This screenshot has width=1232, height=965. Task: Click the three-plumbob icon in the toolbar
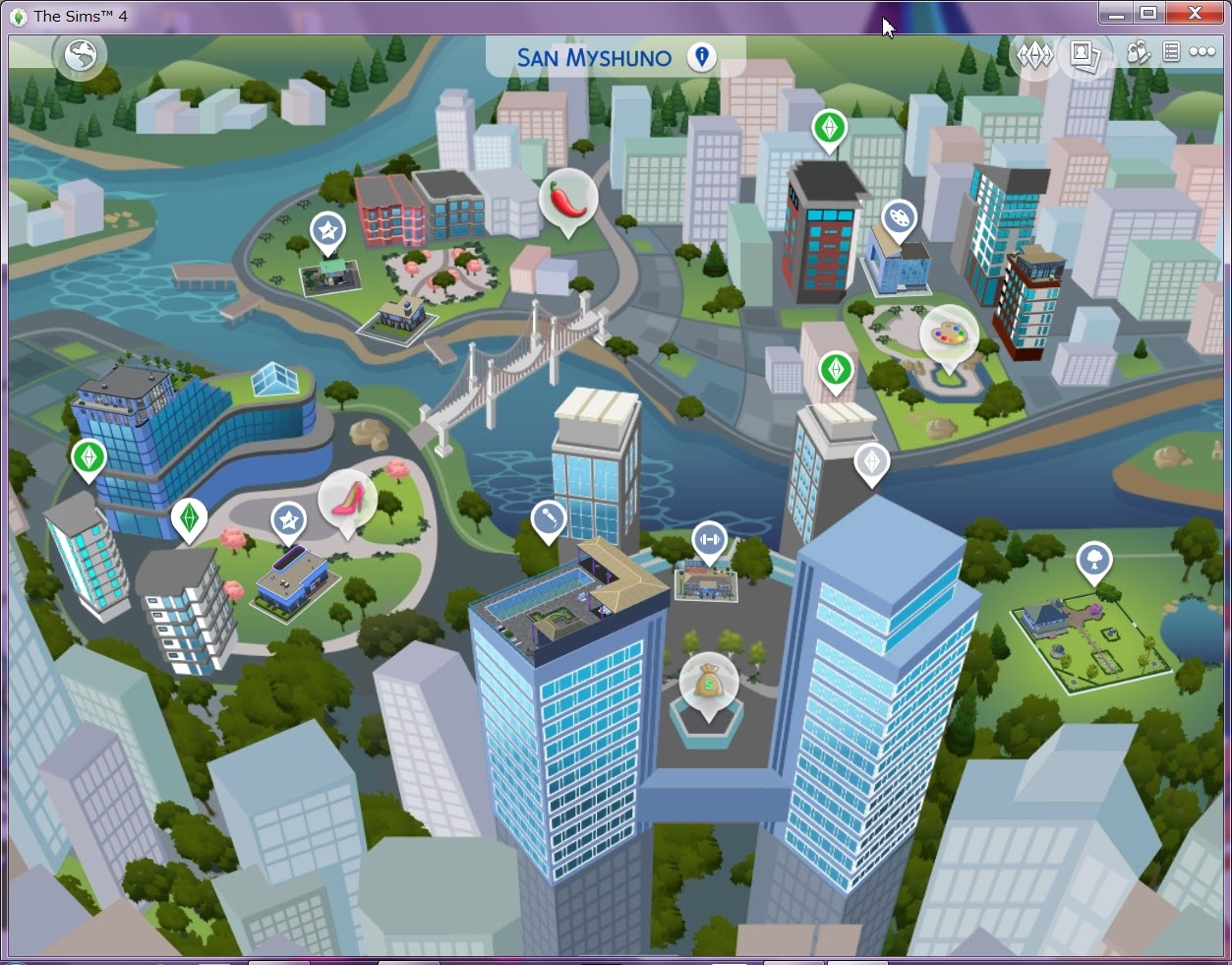[1034, 54]
